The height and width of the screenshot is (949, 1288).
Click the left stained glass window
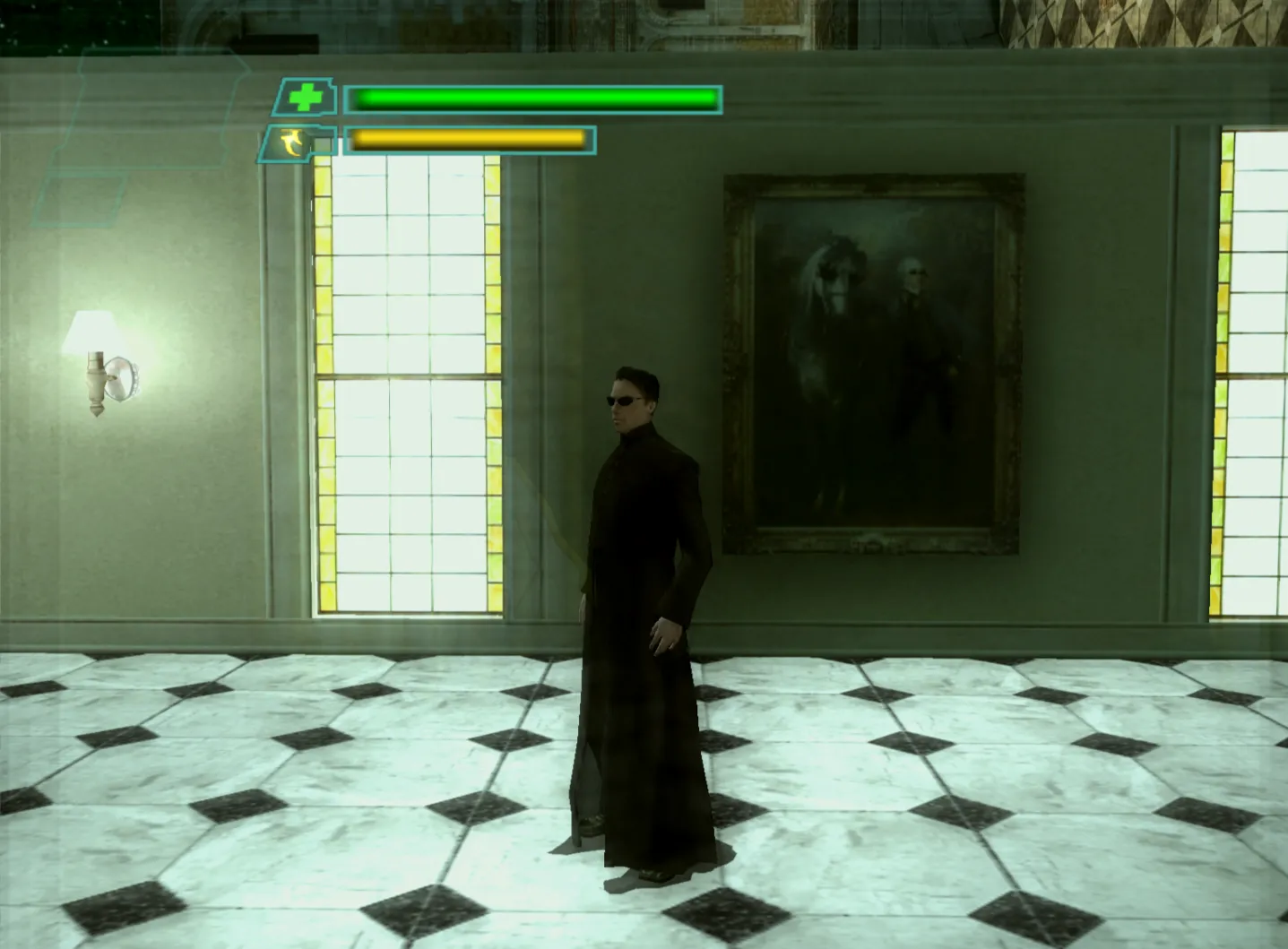pyautogui.click(x=408, y=385)
